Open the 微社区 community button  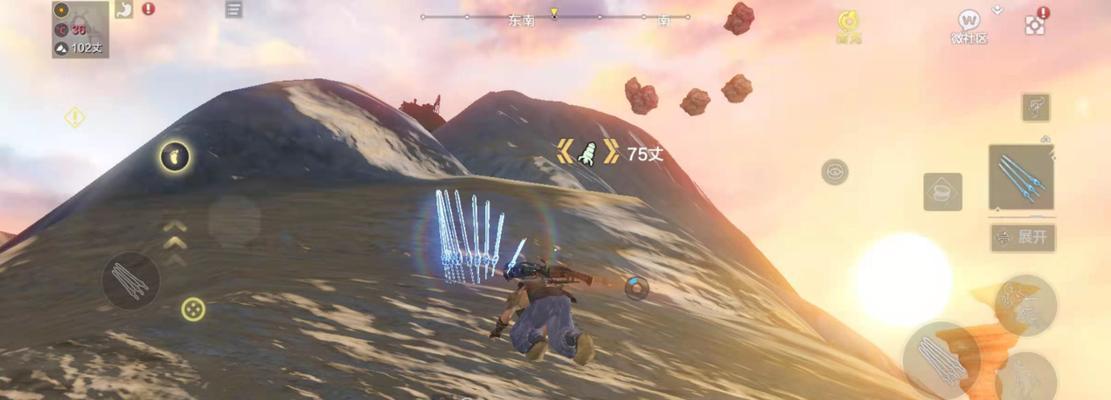[968, 24]
